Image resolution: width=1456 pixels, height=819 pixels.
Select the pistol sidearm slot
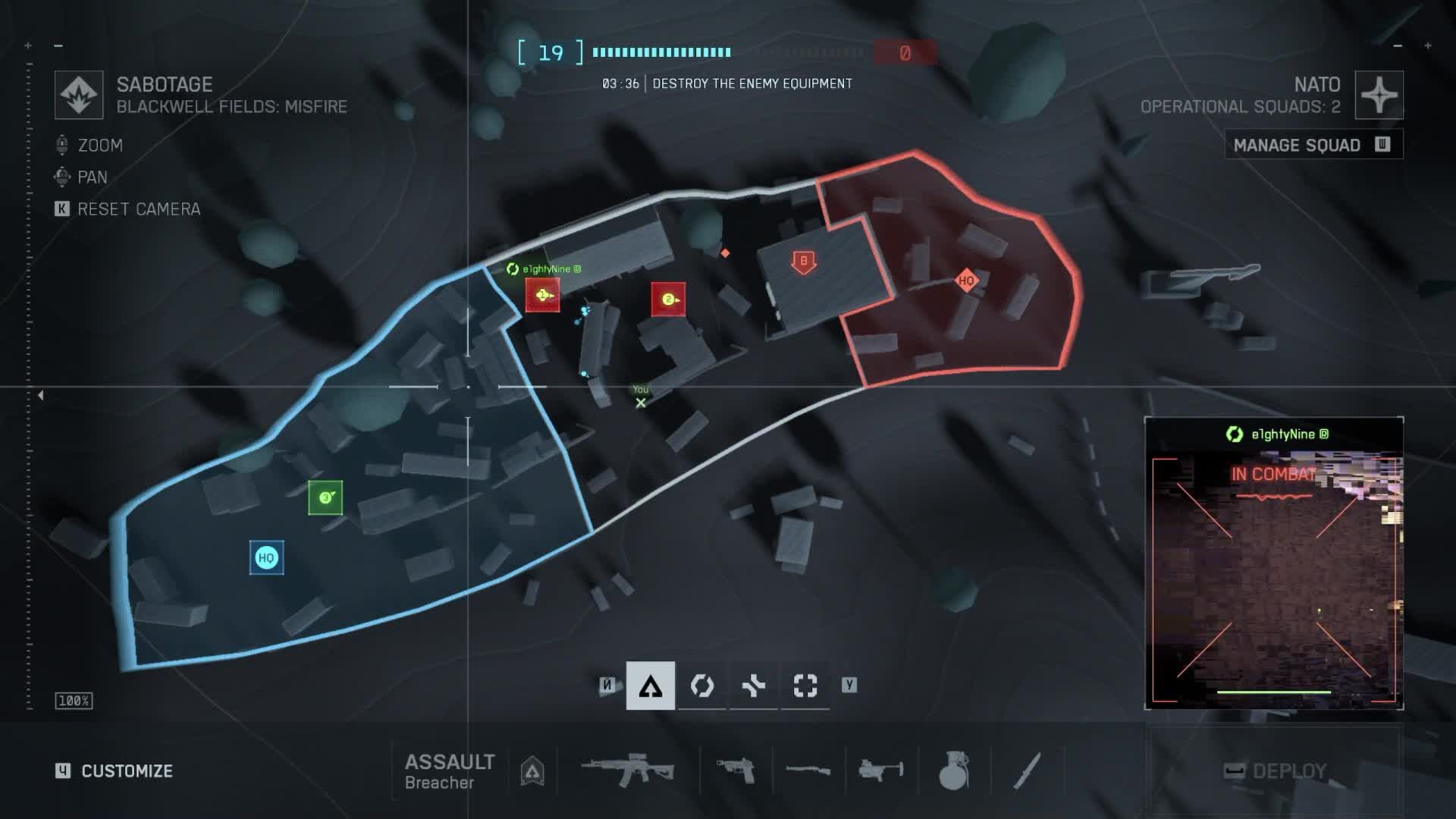pyautogui.click(x=736, y=770)
